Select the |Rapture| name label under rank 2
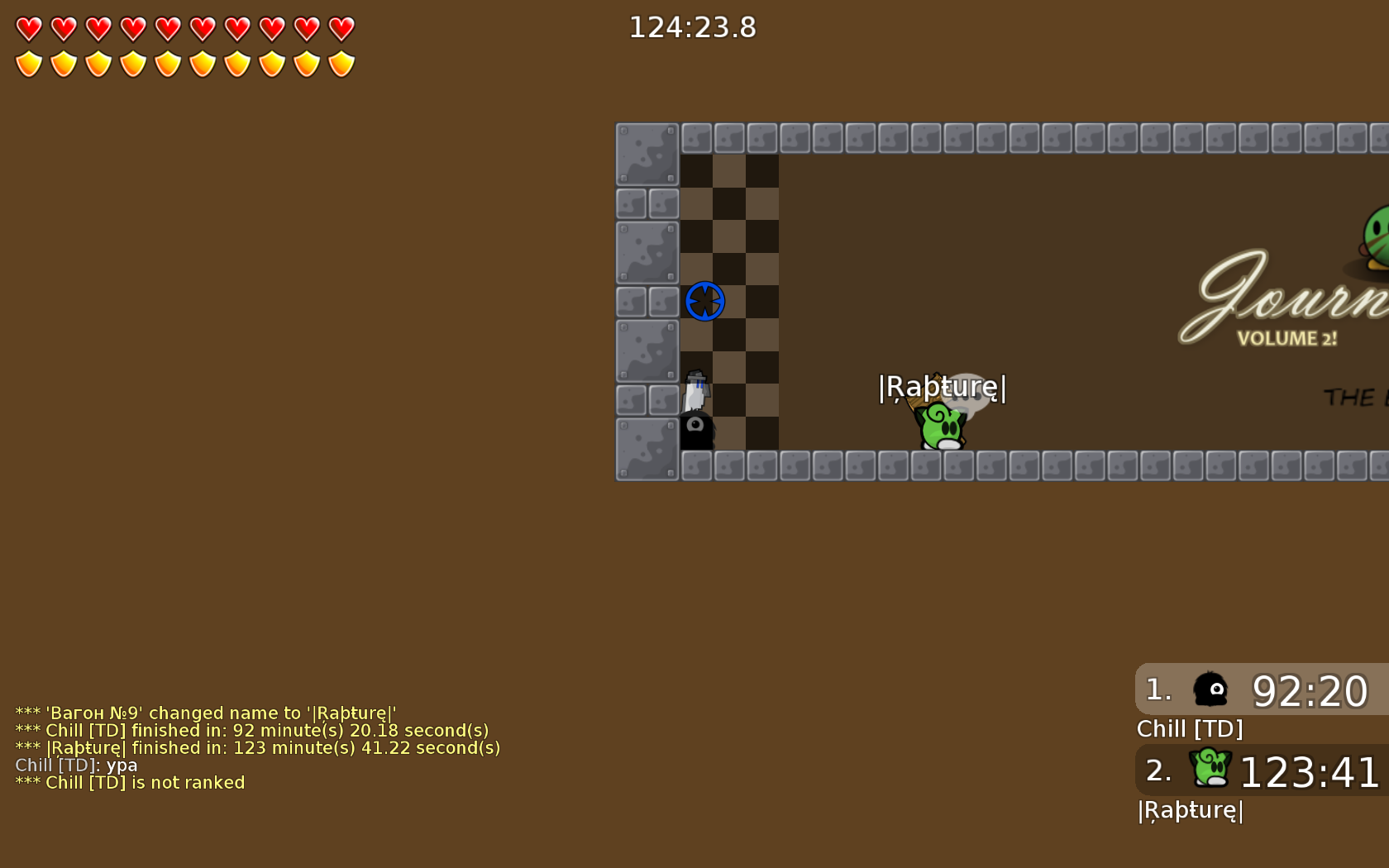 1189,811
